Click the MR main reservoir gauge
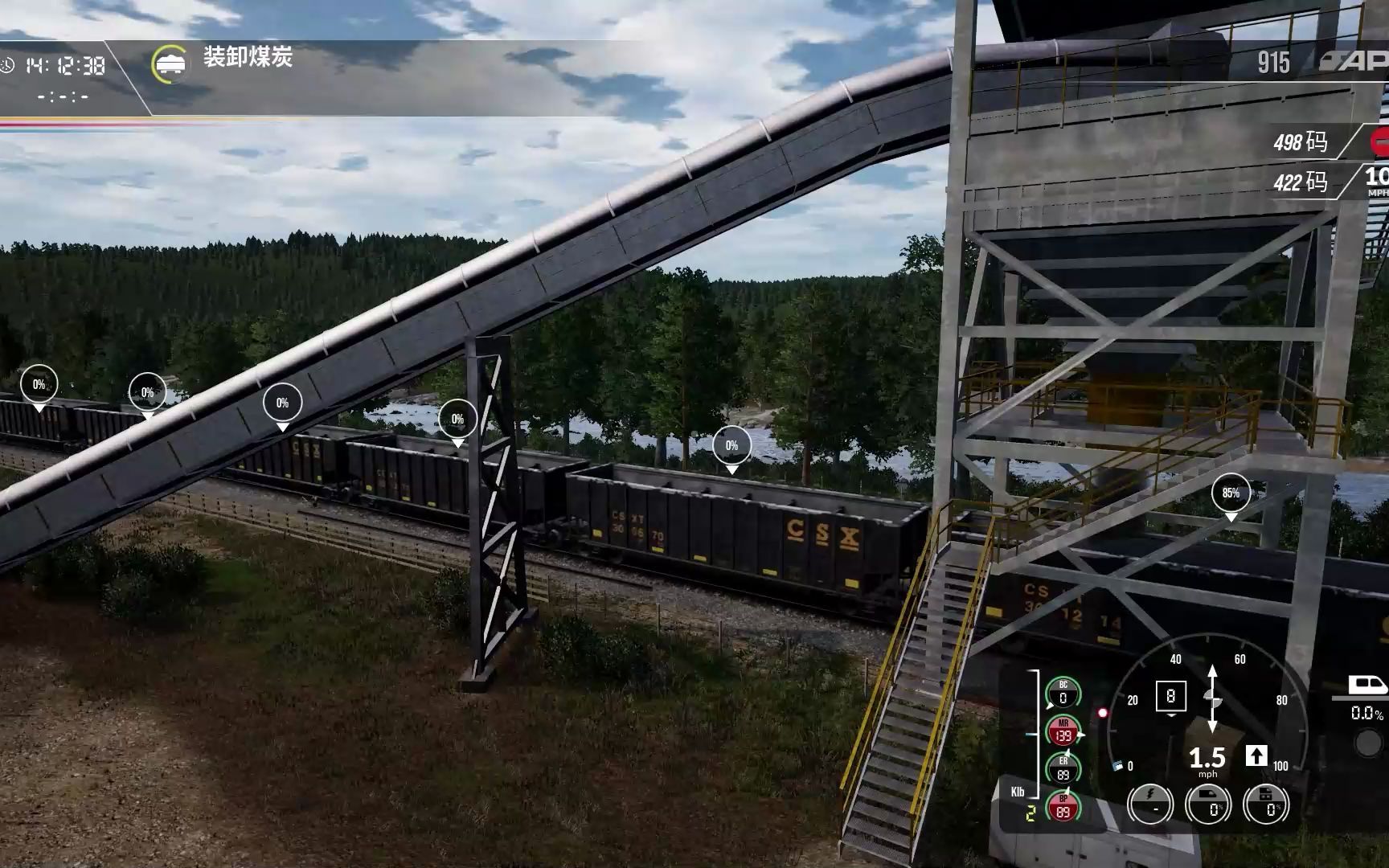This screenshot has width=1389, height=868. coord(1063,731)
